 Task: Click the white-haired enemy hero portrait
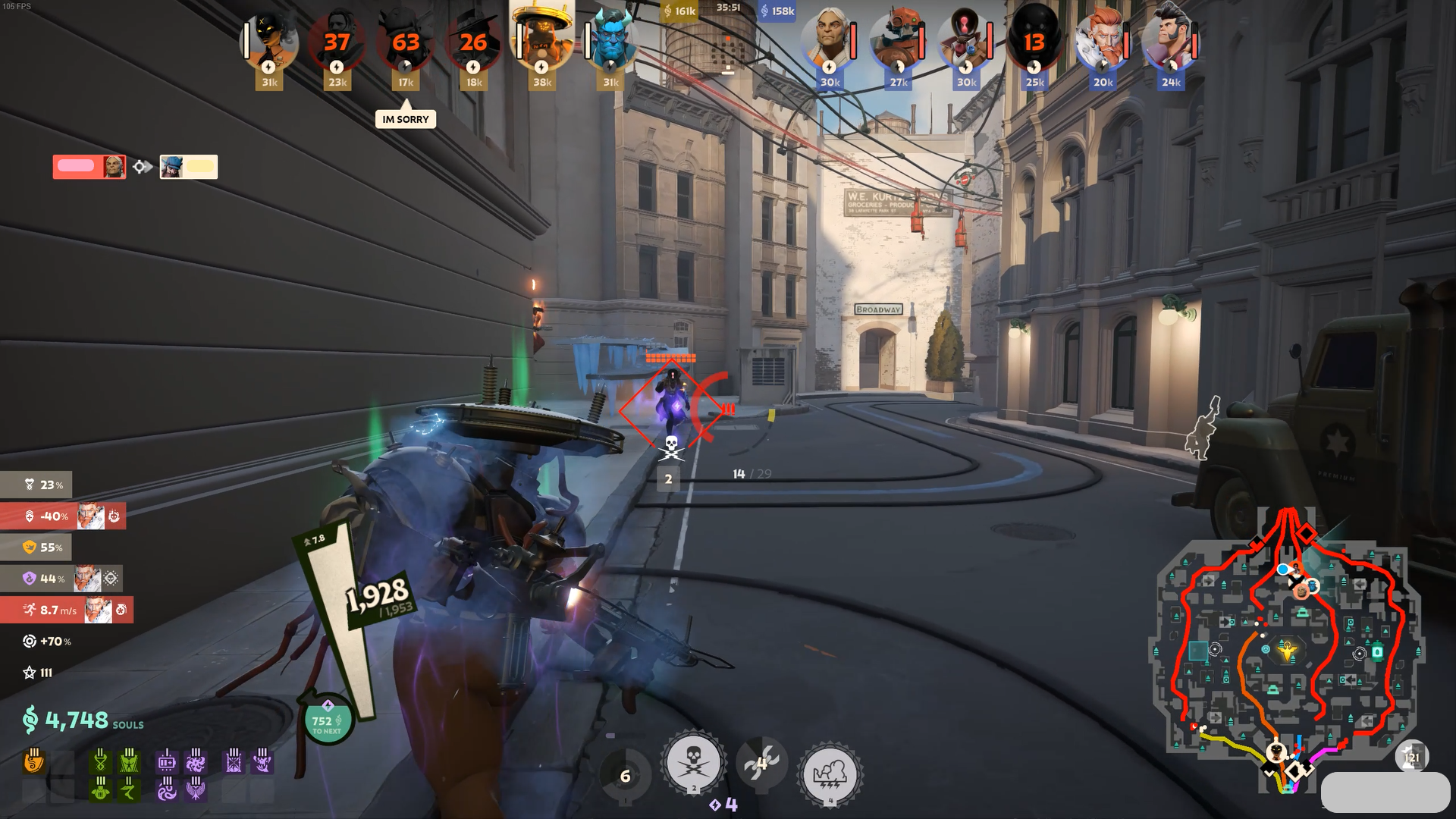830,42
